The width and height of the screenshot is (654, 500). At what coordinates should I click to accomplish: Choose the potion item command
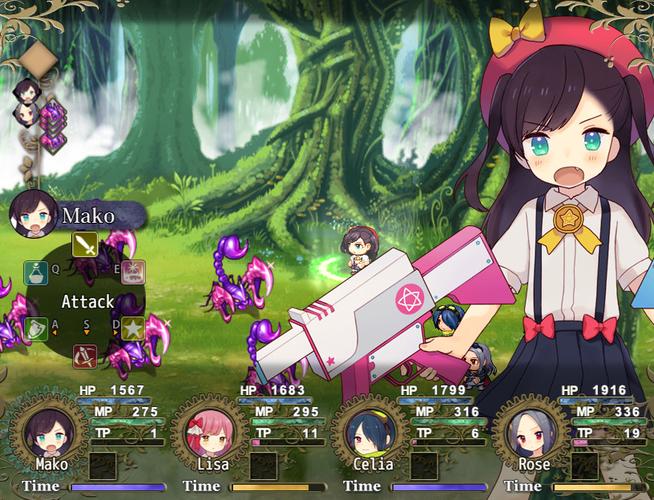coord(36,271)
